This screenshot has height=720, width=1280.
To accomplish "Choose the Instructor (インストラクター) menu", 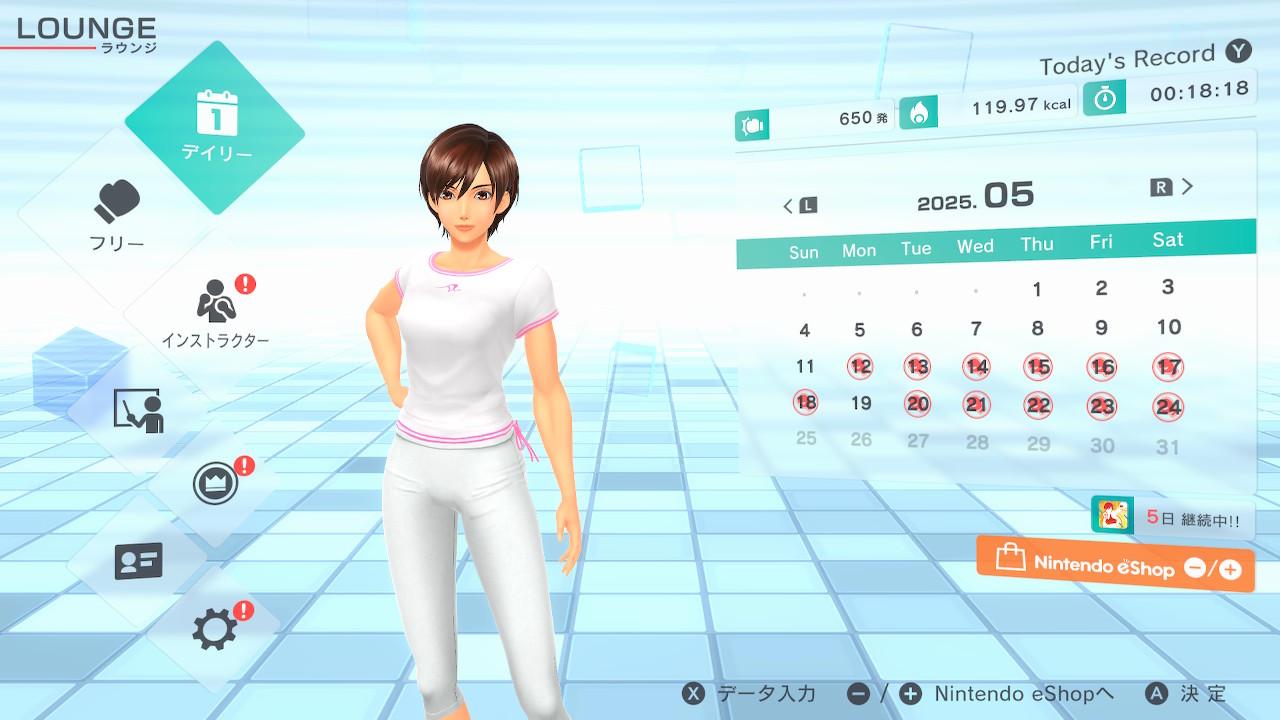I will 215,312.
